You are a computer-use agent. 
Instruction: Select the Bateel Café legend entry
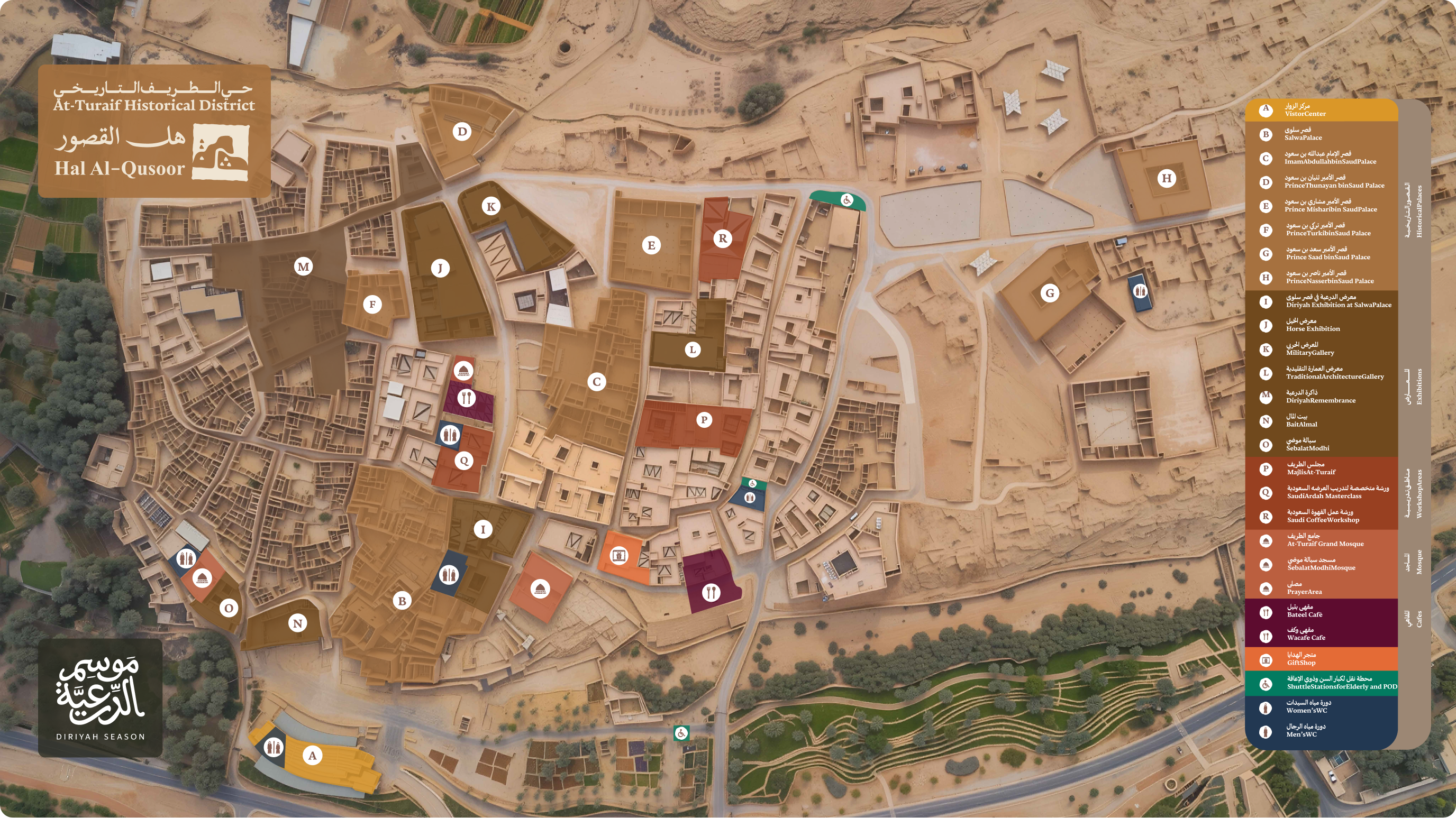[x=1305, y=611]
